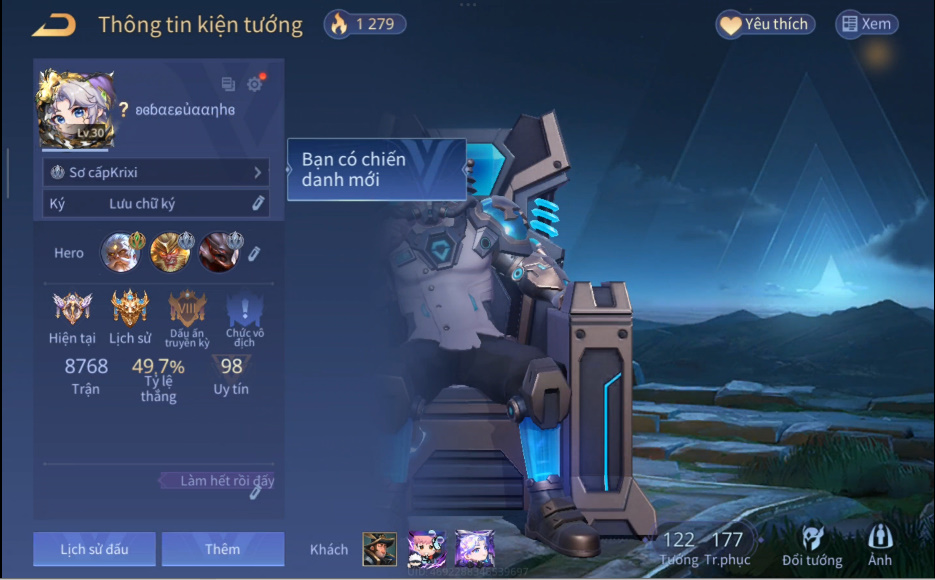Open the Xem view button
Image resolution: width=935 pixels, height=580 pixels.
[x=866, y=25]
